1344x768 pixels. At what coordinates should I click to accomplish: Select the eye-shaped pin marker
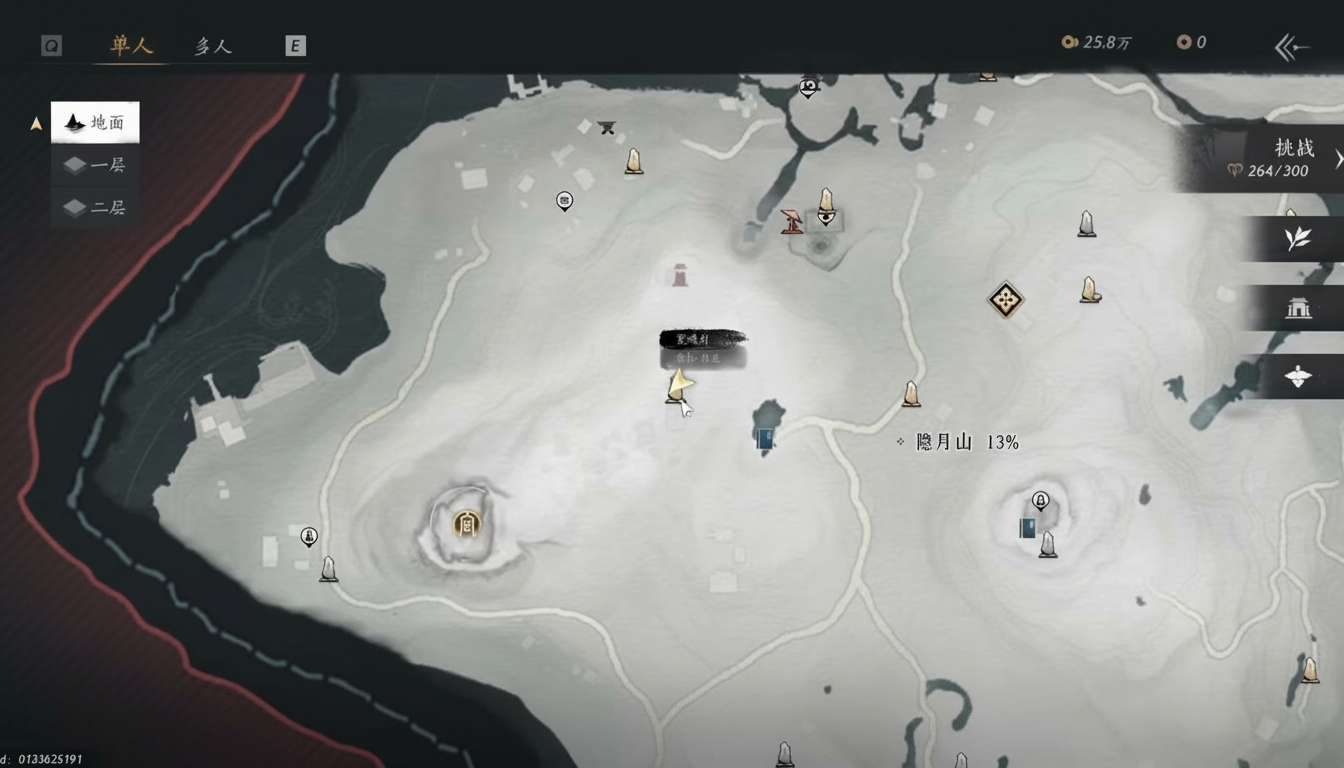(826, 216)
